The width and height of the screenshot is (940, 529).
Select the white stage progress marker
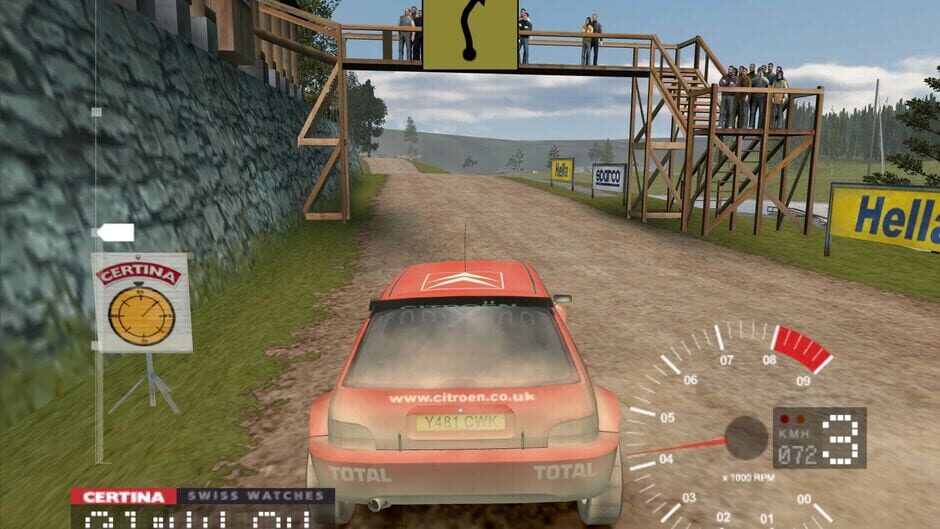click(x=114, y=233)
